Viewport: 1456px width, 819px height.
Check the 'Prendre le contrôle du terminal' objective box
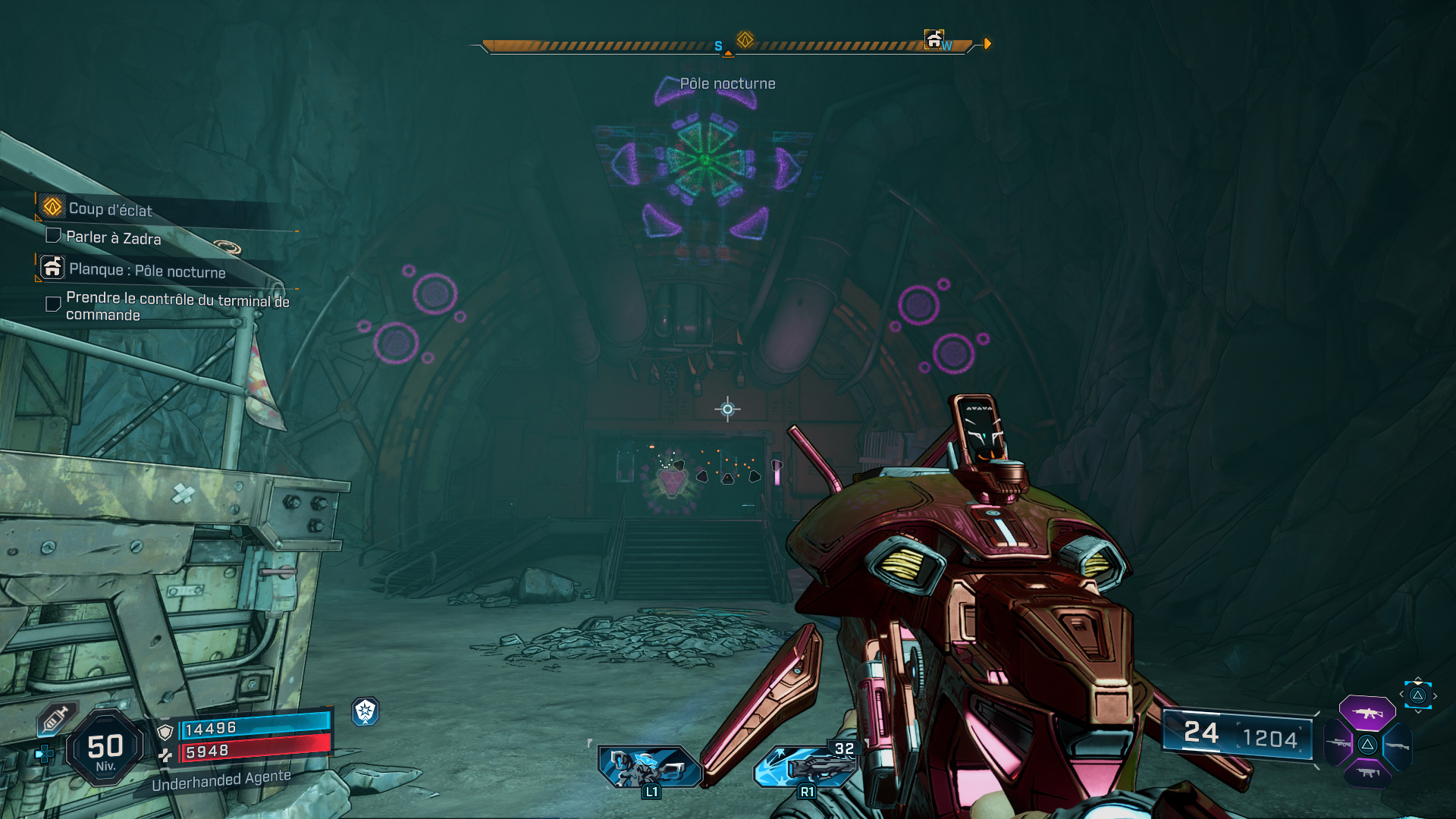pos(52,303)
